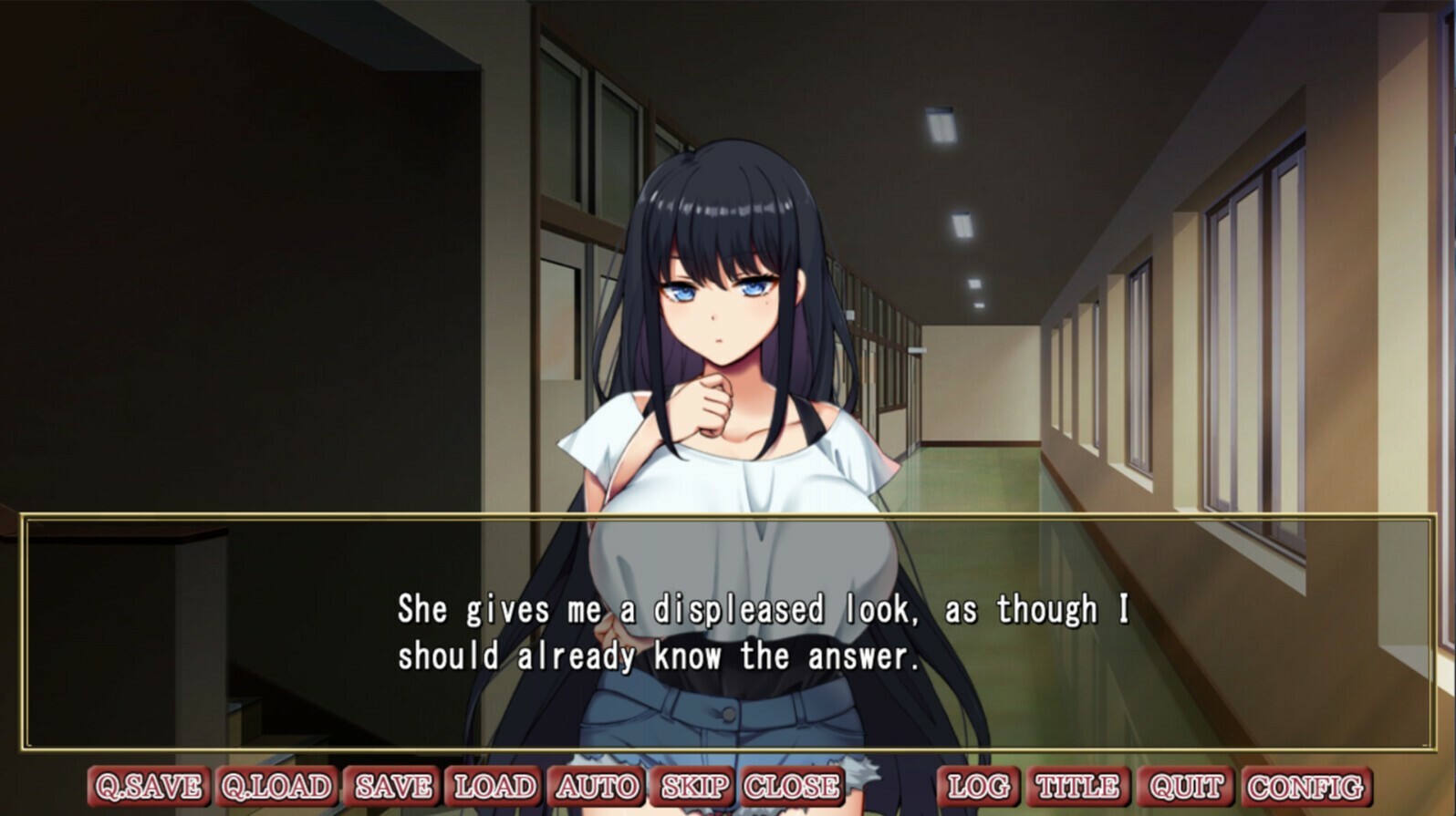The width and height of the screenshot is (1456, 816).
Task: Open the LOAD menu
Action: tap(495, 784)
